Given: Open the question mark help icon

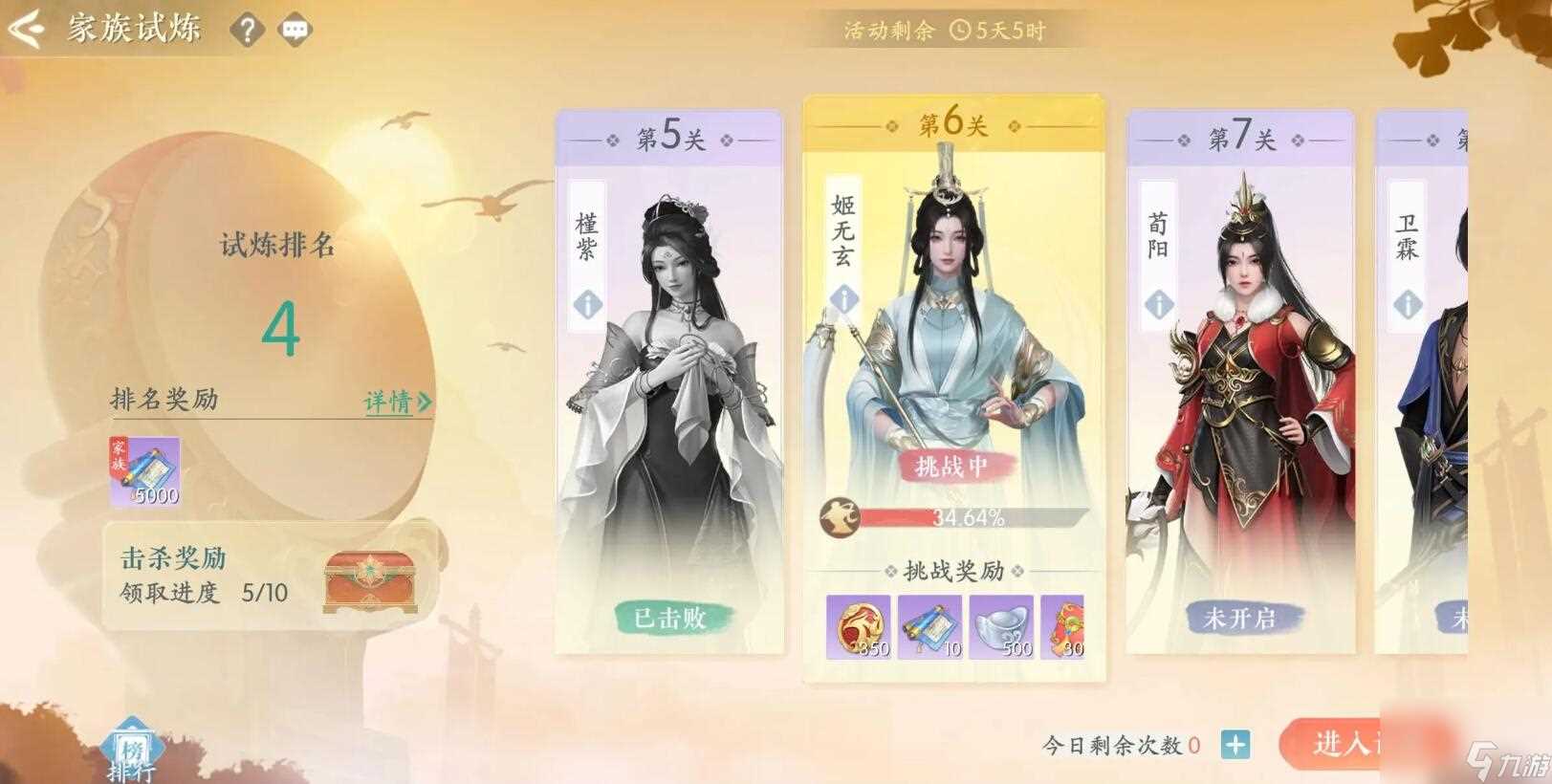Looking at the screenshot, I should (x=248, y=30).
